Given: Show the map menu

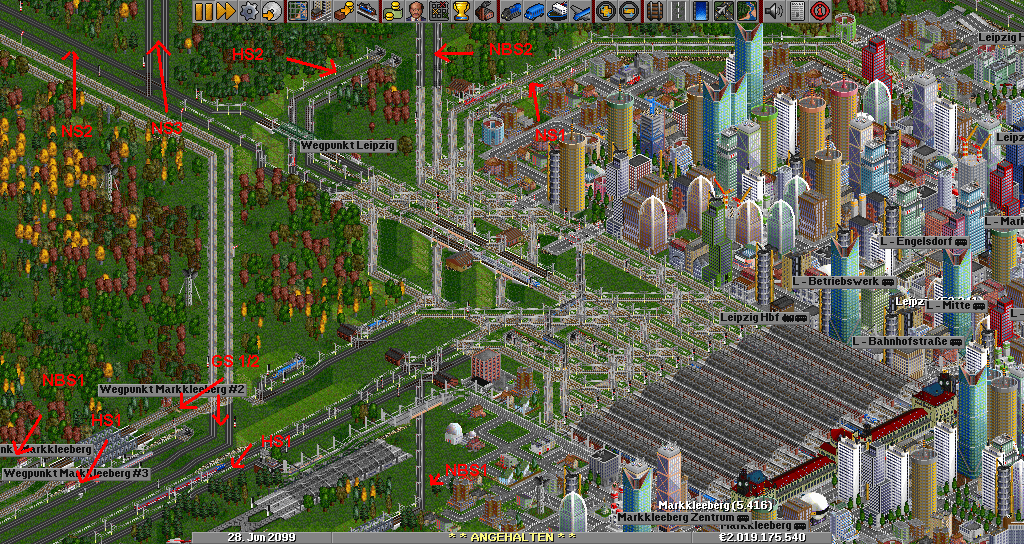Looking at the screenshot, I should (298, 11).
